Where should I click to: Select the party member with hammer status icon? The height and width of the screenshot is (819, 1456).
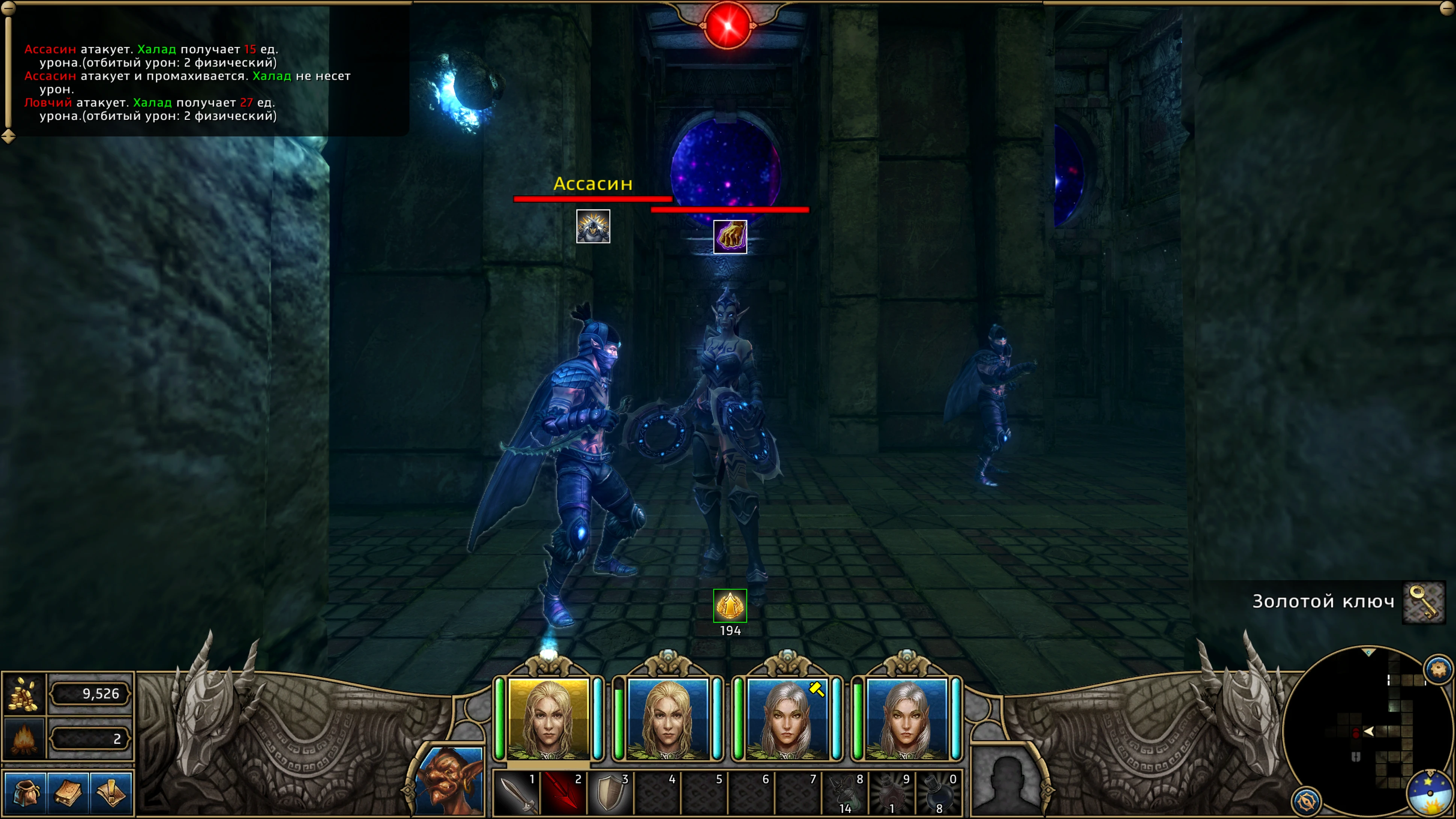787,718
